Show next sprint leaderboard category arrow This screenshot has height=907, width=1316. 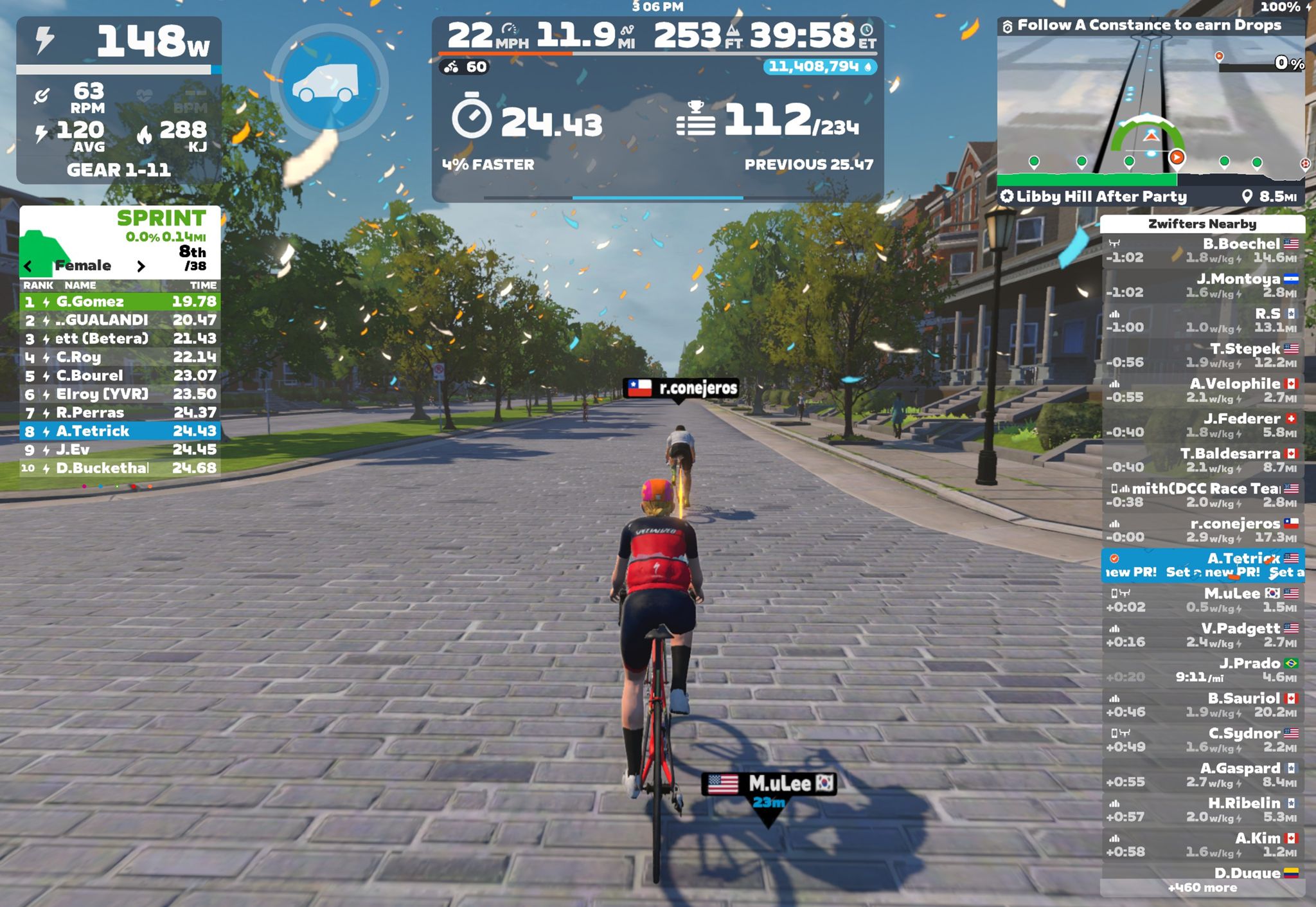pyautogui.click(x=141, y=266)
